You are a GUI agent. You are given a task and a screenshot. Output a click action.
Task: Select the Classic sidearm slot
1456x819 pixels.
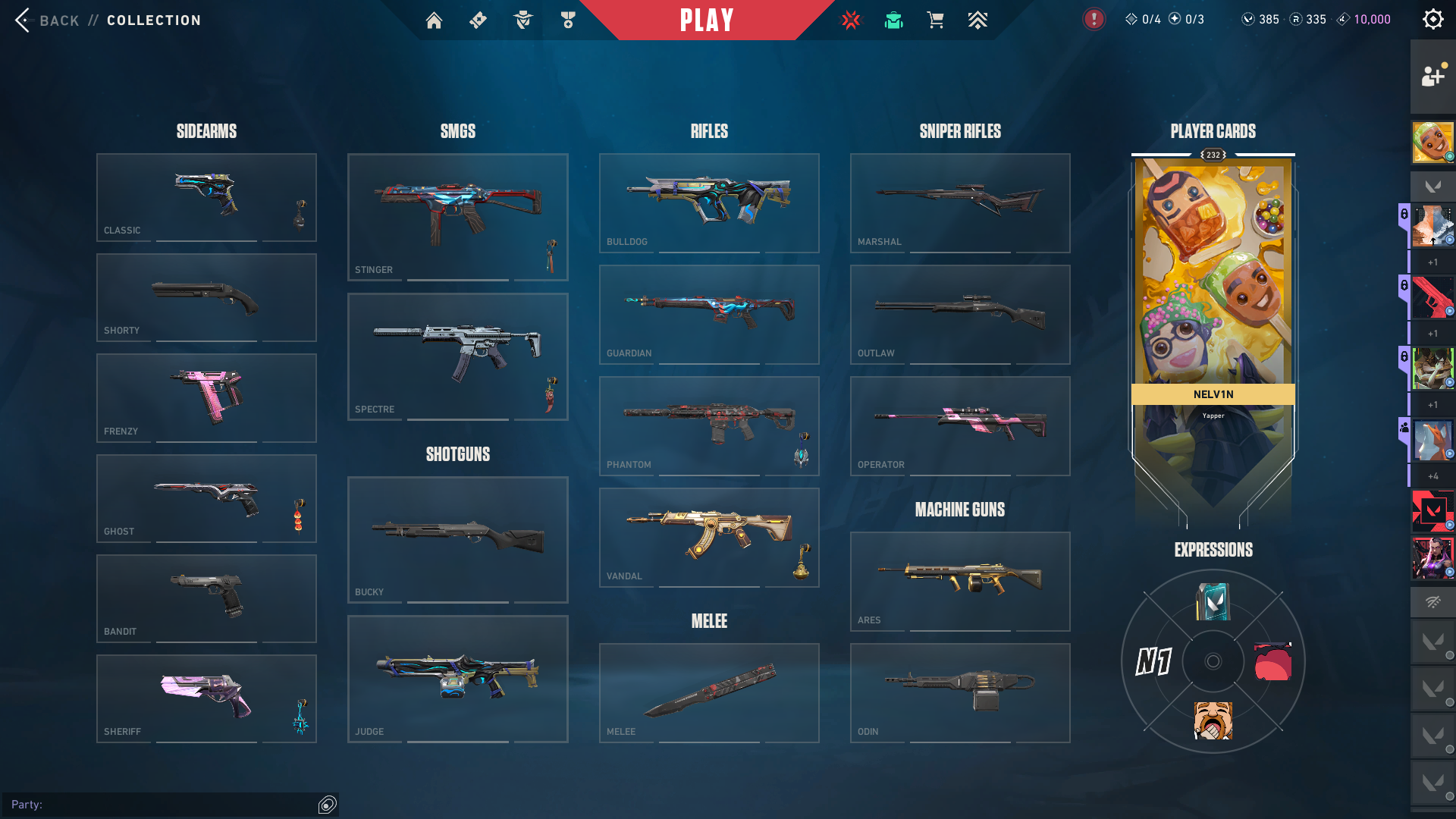(x=206, y=197)
